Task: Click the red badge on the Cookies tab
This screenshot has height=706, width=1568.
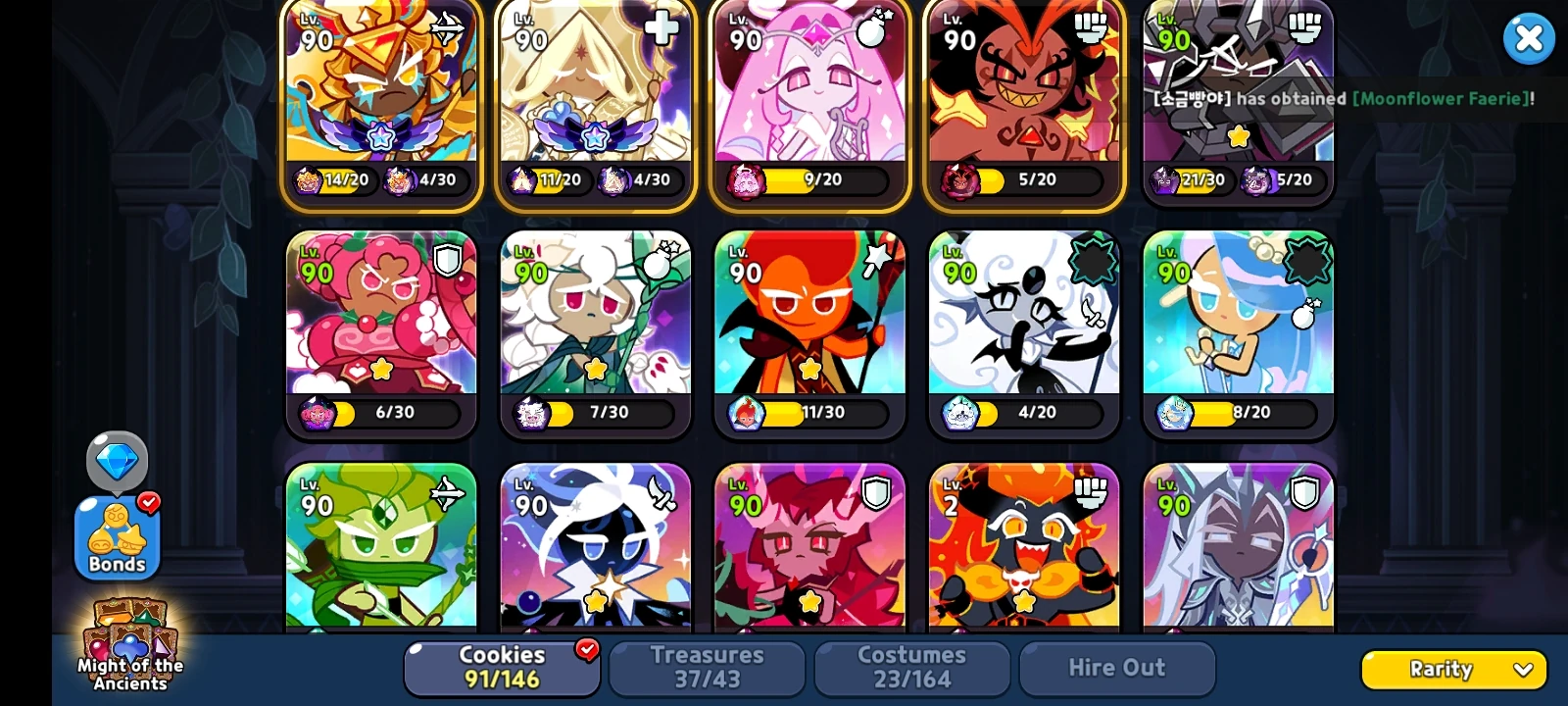Action: click(586, 647)
